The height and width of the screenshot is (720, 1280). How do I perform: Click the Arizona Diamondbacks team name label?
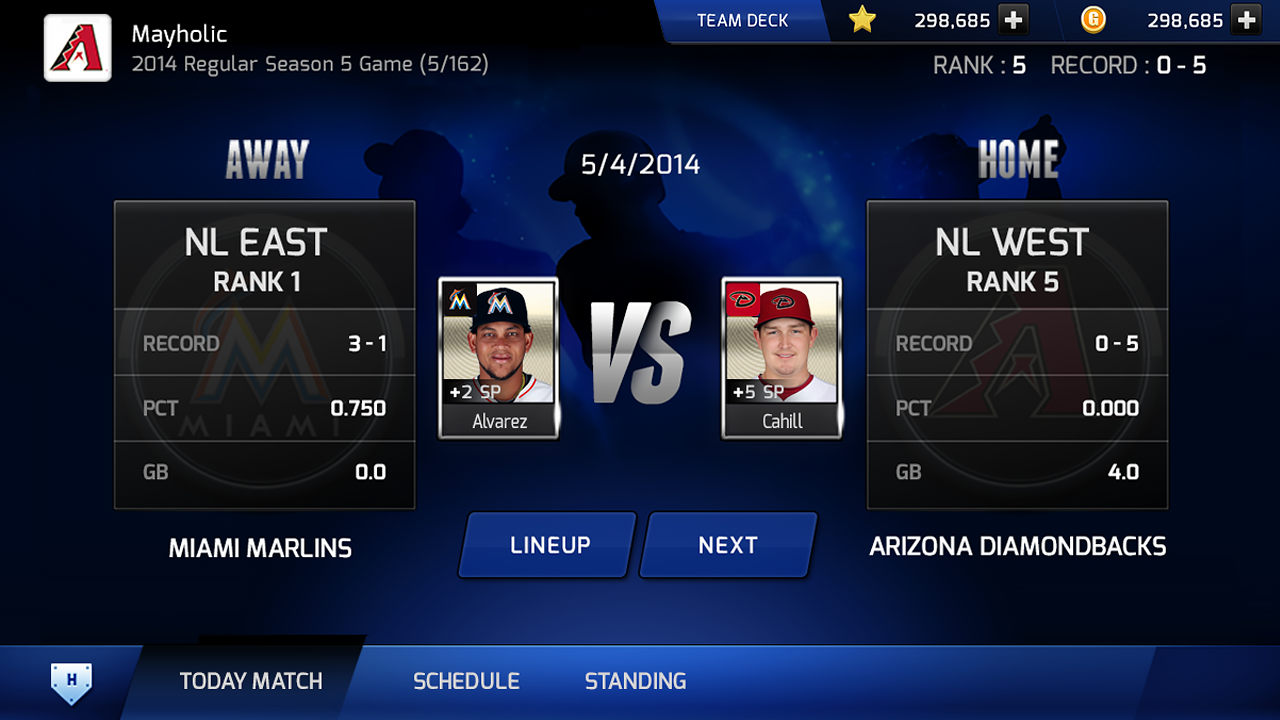tap(1017, 547)
